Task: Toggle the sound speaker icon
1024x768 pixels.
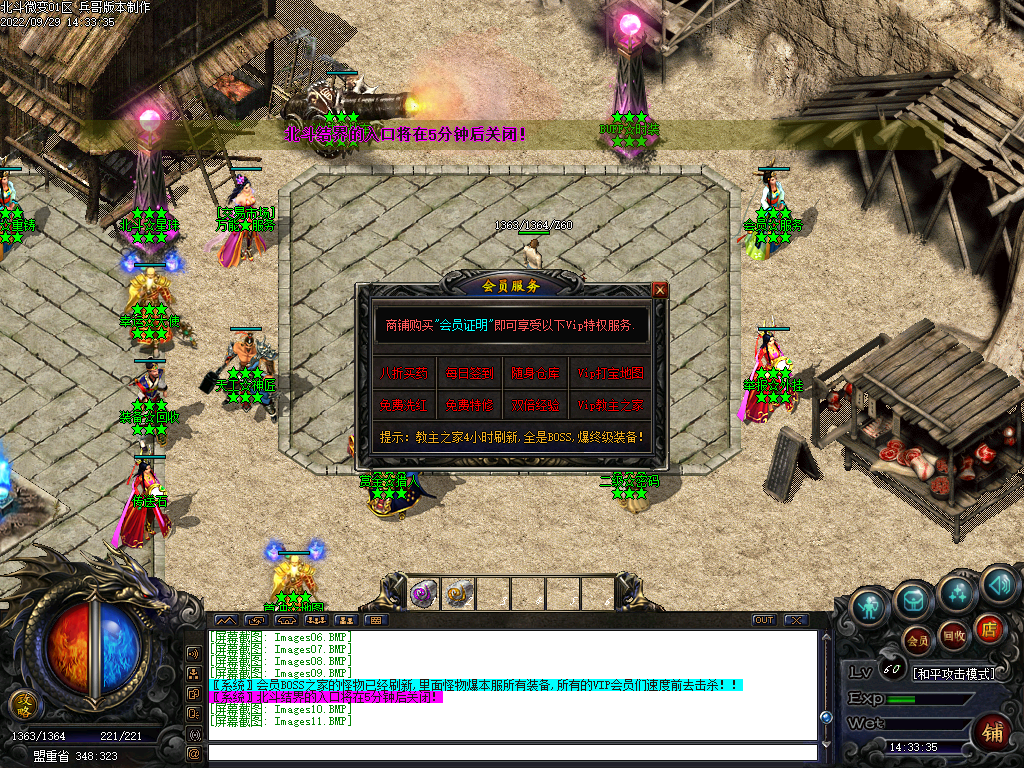Action: (998, 583)
